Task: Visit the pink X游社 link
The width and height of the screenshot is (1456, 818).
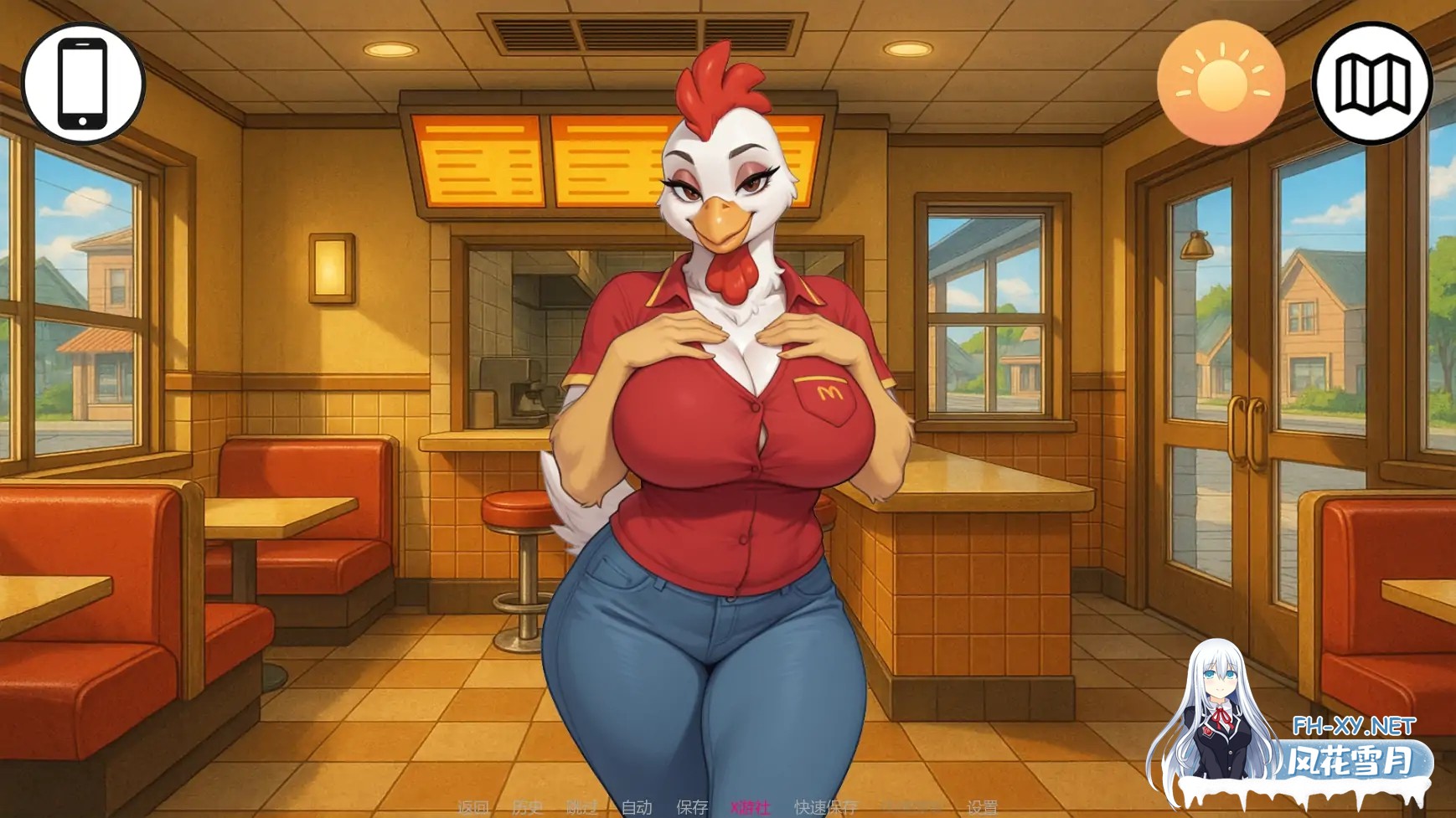Action: [751, 805]
